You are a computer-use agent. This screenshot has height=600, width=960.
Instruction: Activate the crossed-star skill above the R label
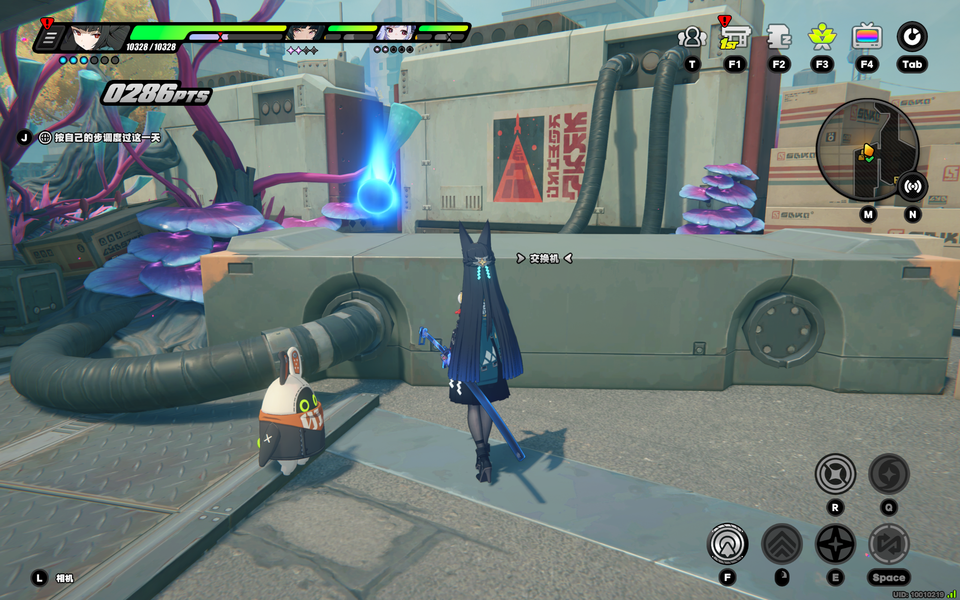[835, 473]
